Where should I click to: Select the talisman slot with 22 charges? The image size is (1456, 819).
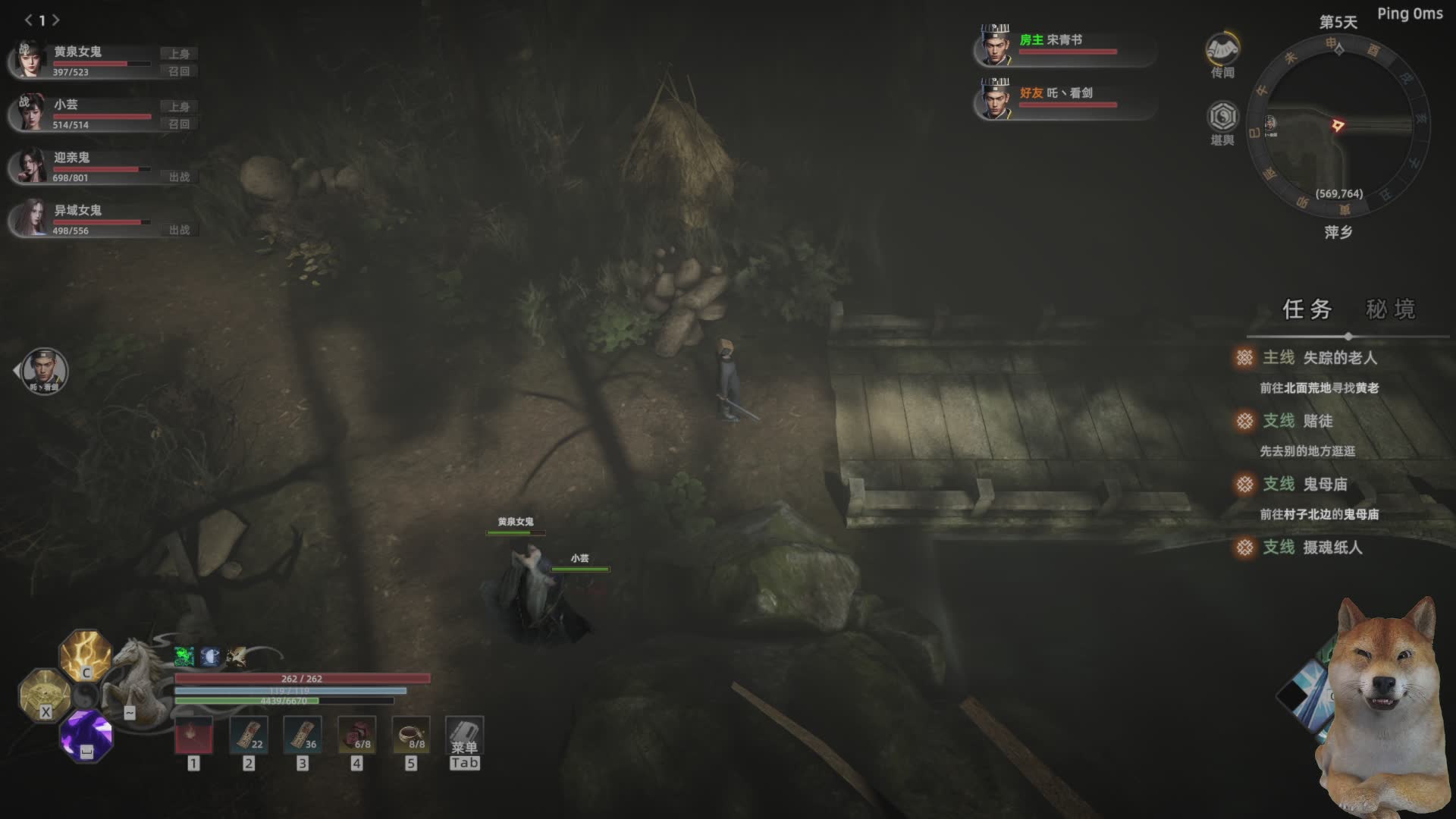tap(248, 736)
